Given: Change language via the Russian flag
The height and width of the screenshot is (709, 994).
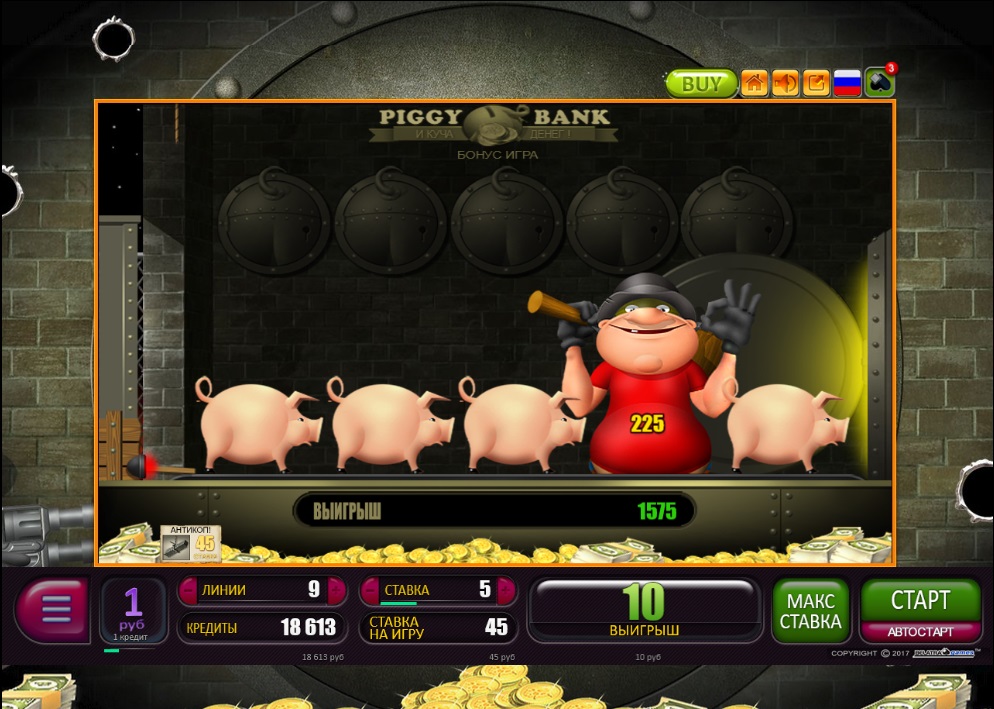Looking at the screenshot, I should point(848,83).
